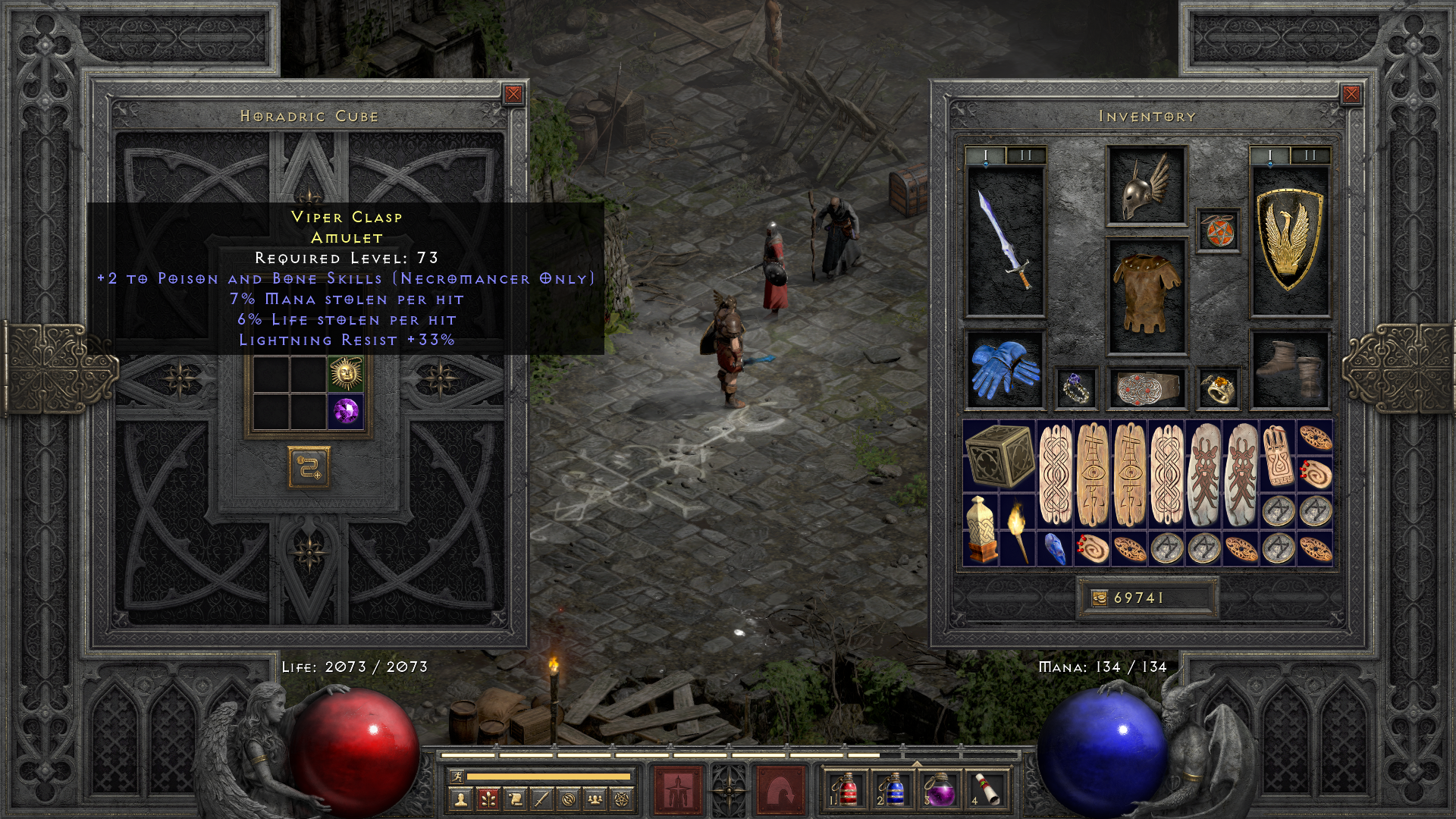The height and width of the screenshot is (819, 1456).
Task: Select the blue gloves slot
Action: tap(1005, 369)
